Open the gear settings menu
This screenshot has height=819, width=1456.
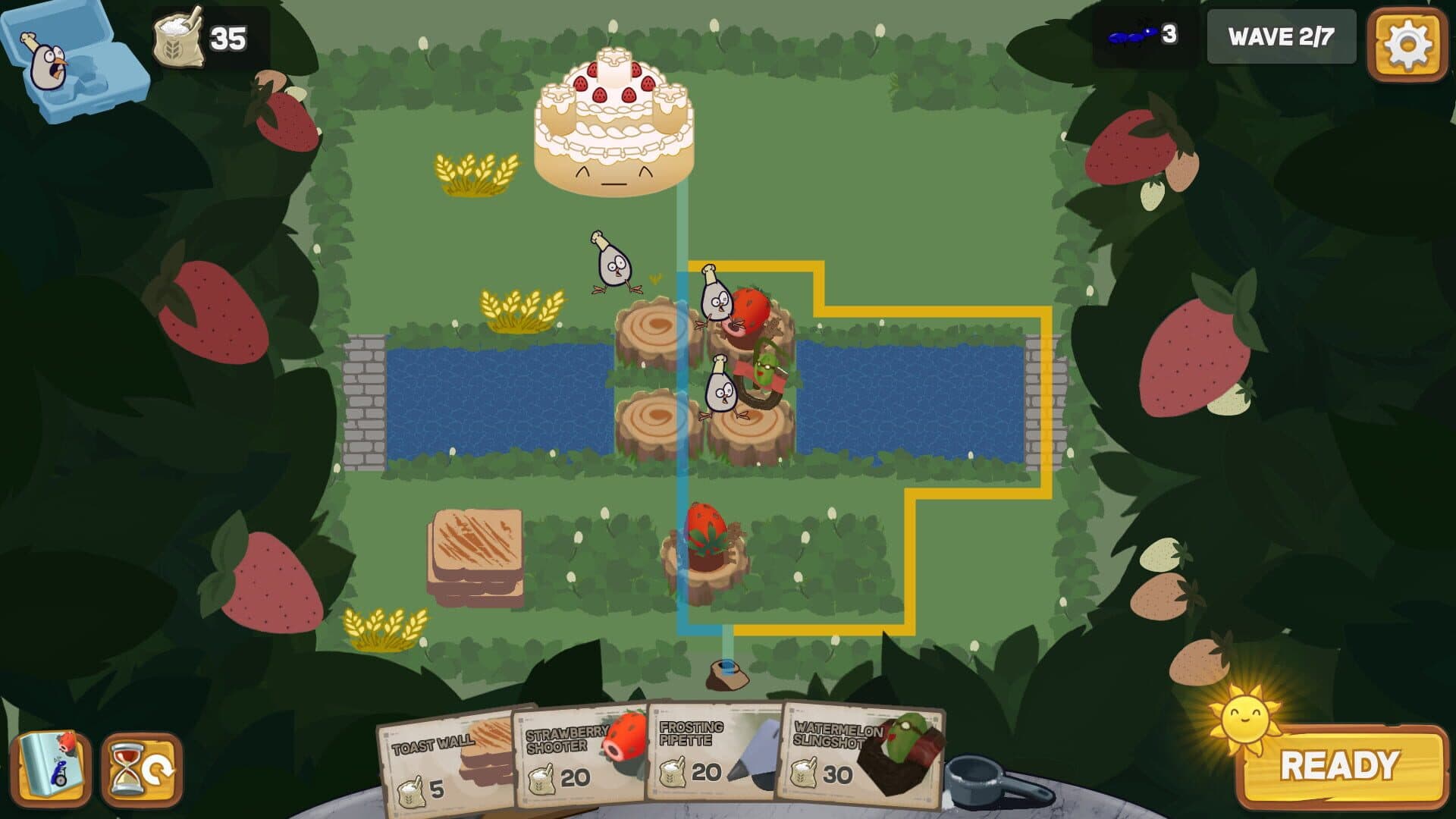(x=1407, y=45)
